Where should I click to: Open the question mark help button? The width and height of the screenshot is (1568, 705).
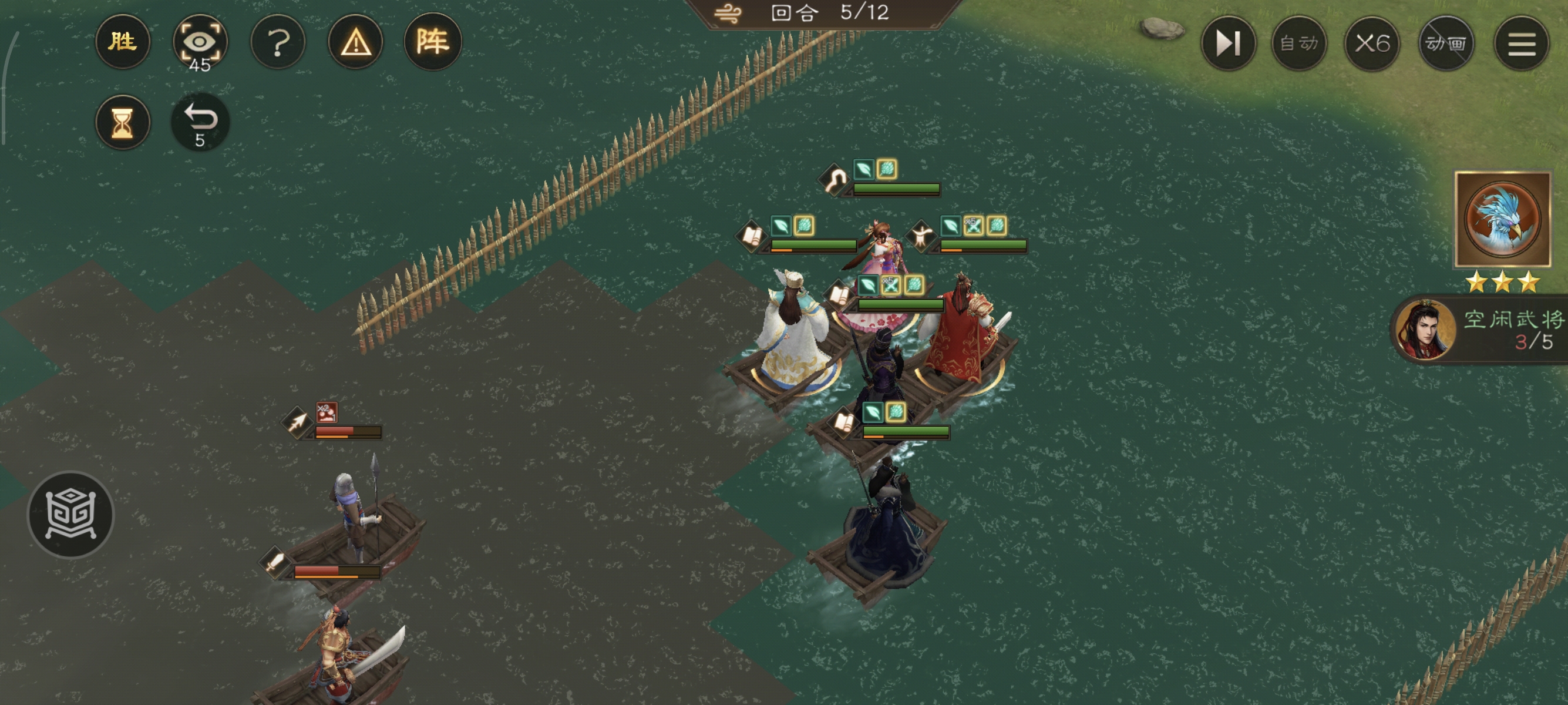click(x=278, y=42)
